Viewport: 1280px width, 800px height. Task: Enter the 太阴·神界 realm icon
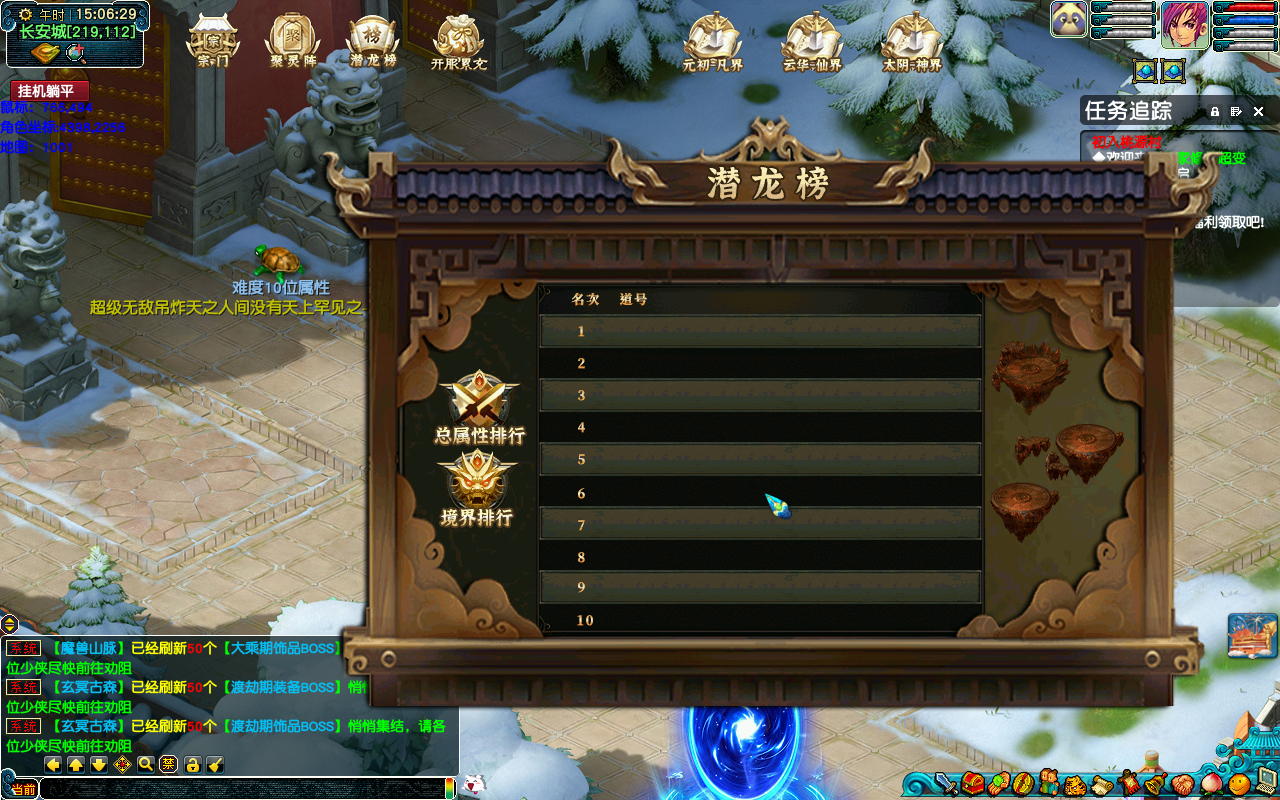click(x=912, y=42)
